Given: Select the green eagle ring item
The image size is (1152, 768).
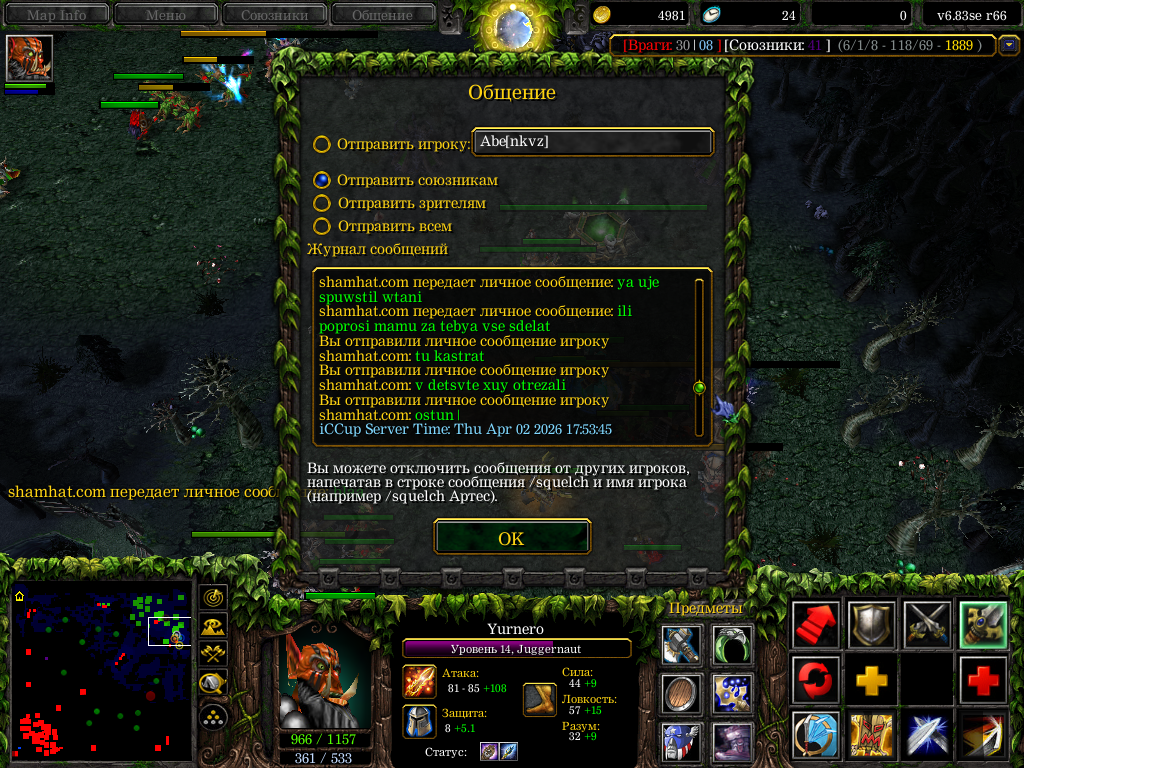Looking at the screenshot, I should tap(732, 645).
